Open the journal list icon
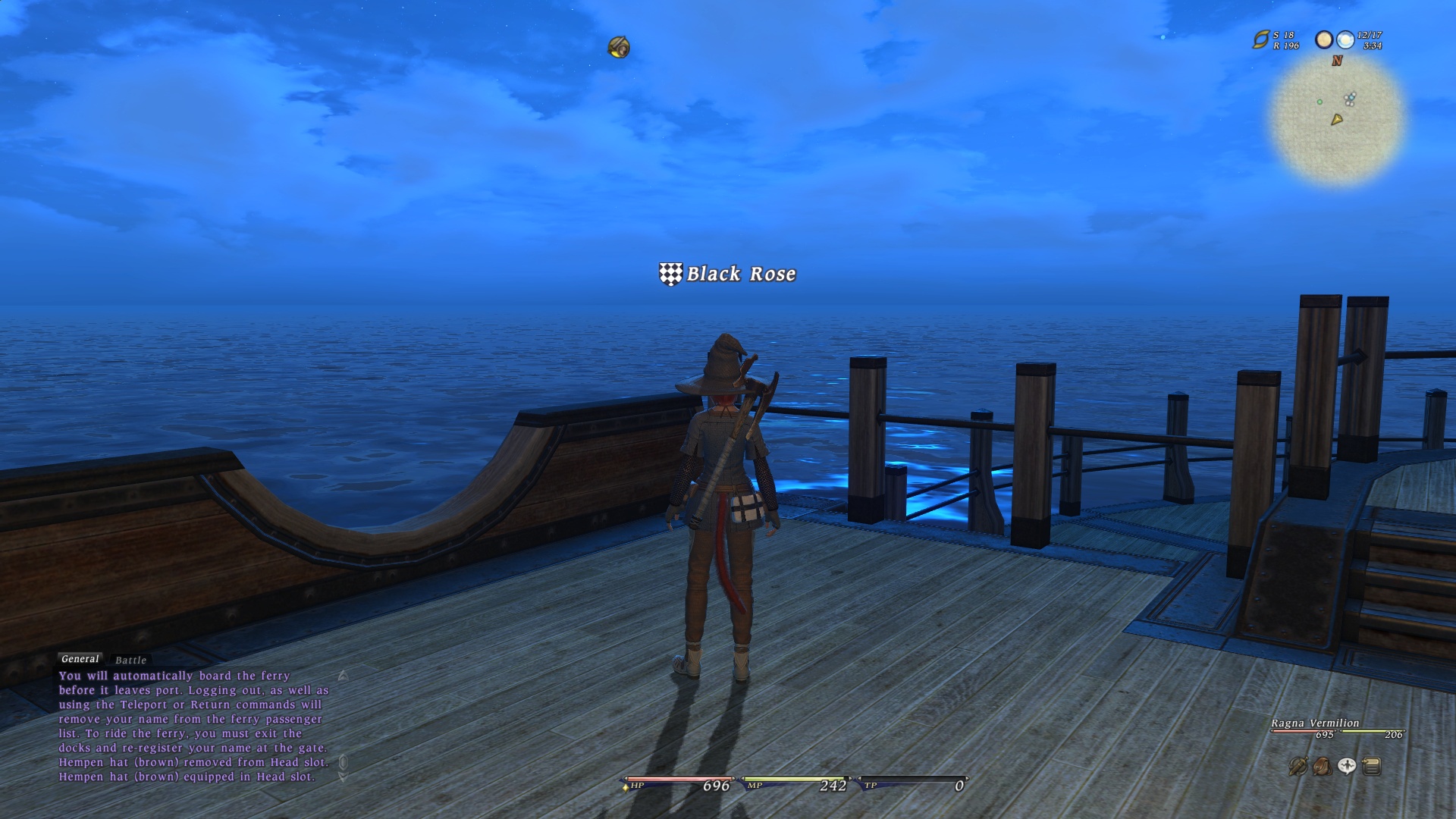The height and width of the screenshot is (819, 1456). (1371, 767)
